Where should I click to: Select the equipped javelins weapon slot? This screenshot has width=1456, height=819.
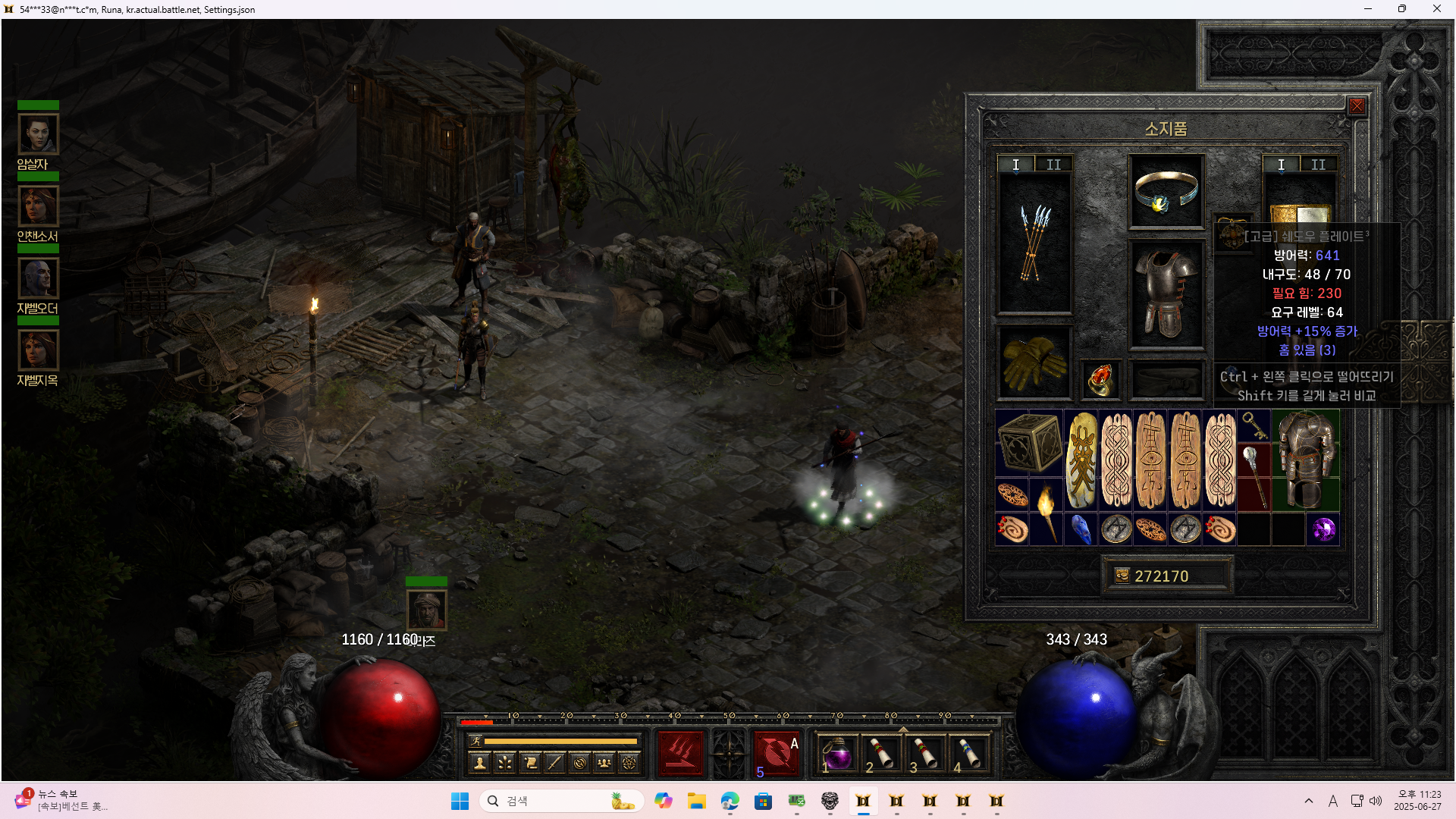point(1034,243)
